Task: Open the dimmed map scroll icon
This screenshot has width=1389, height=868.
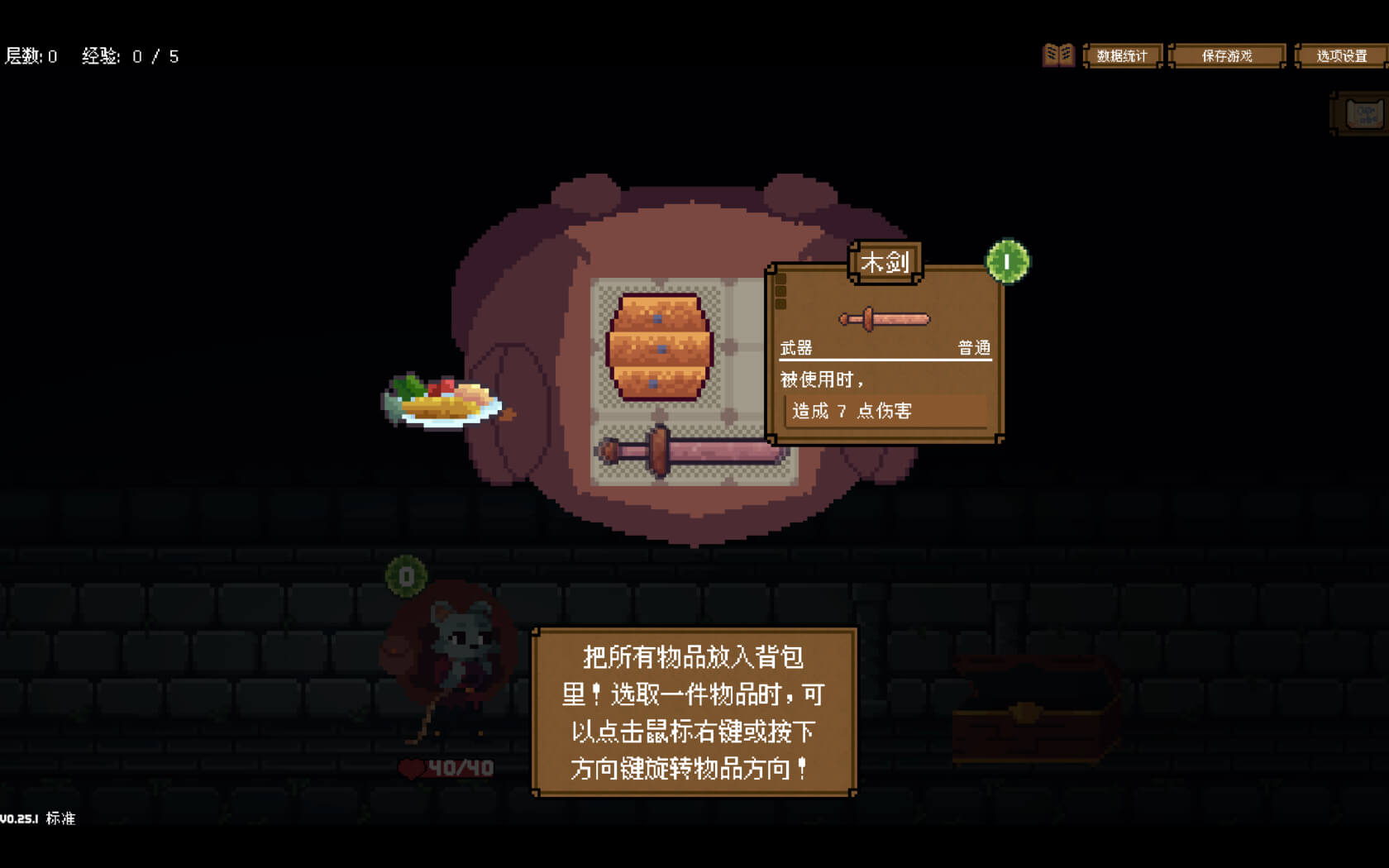Action: tap(1363, 114)
